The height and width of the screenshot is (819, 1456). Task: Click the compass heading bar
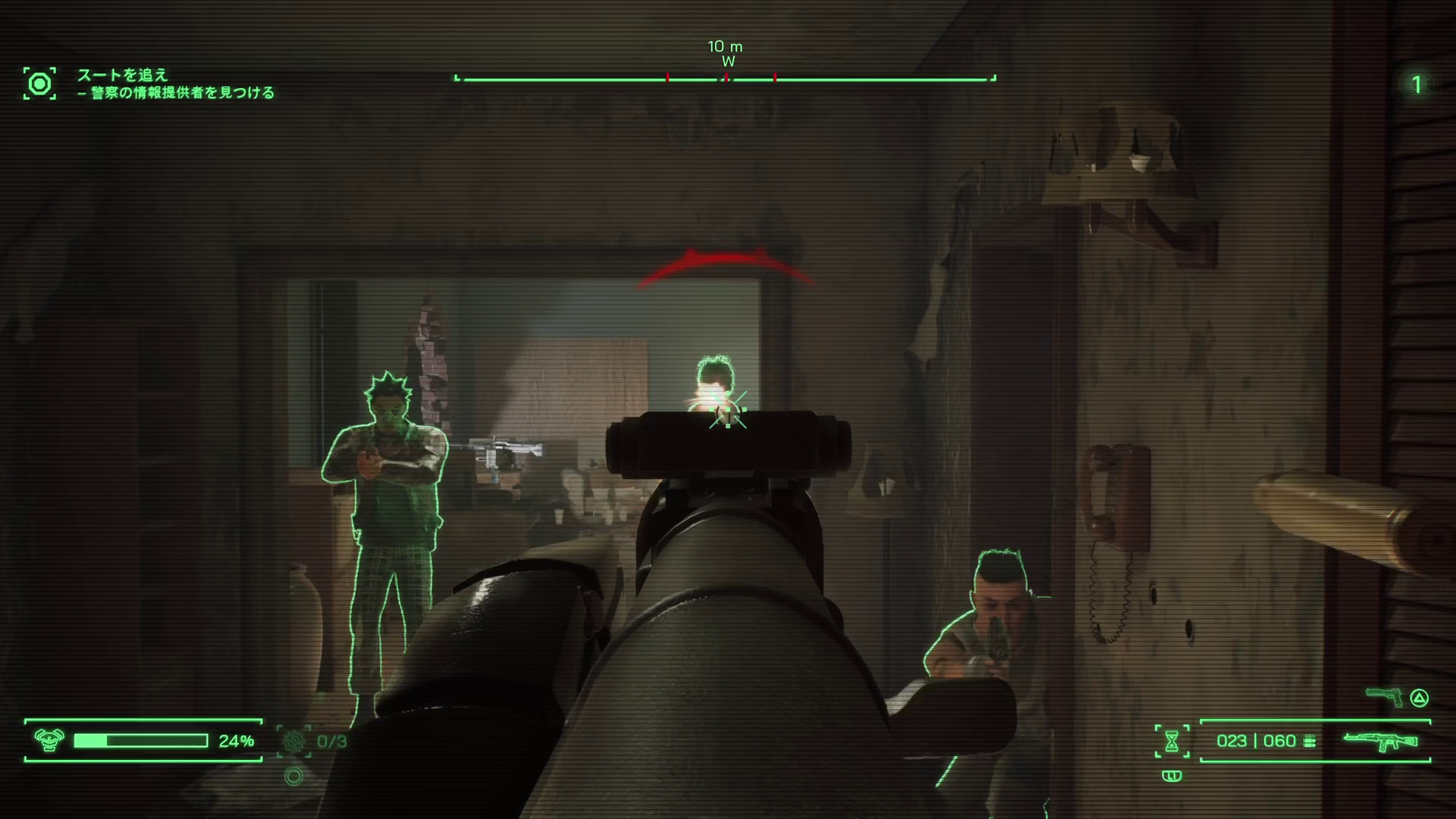click(725, 78)
